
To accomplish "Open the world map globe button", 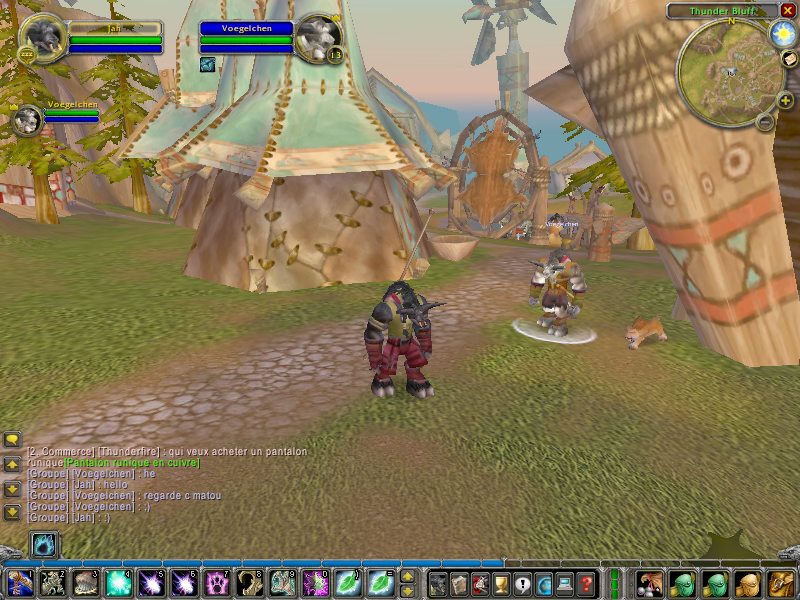I will [545, 582].
